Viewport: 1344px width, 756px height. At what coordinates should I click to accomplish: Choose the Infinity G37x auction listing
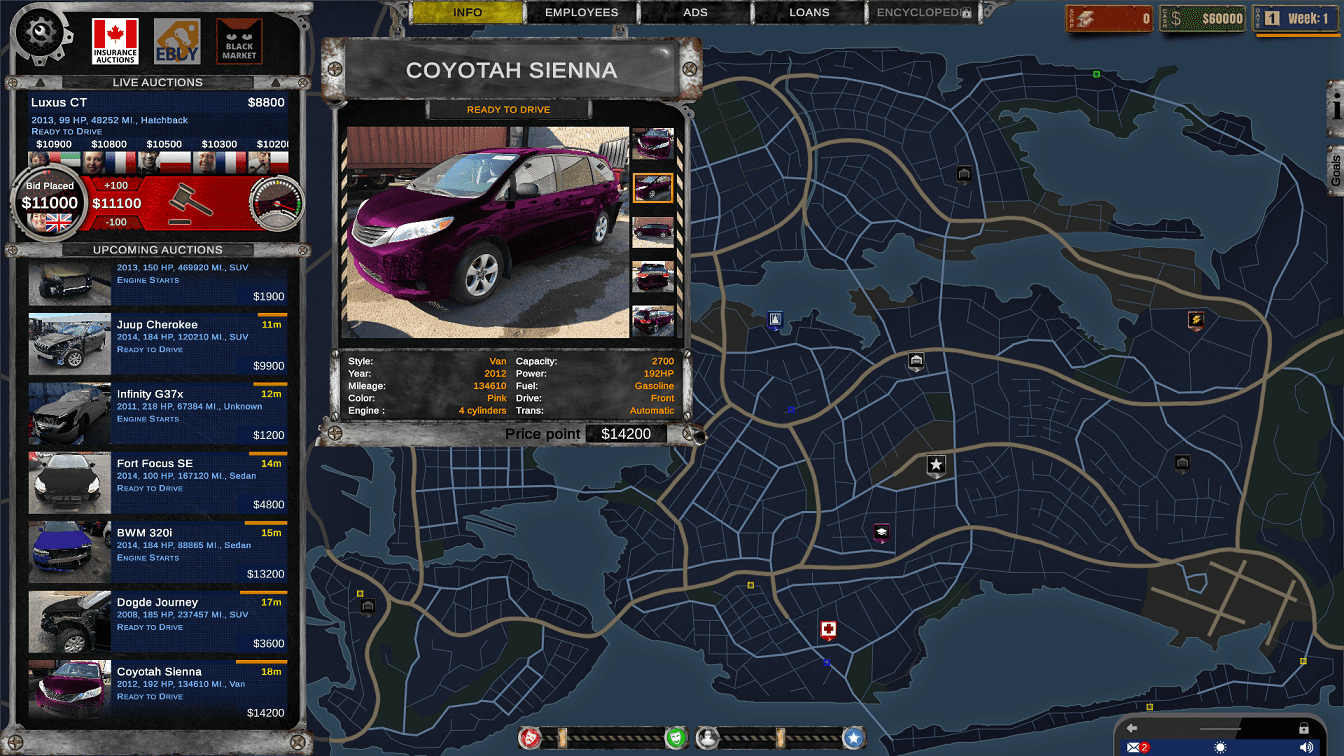pyautogui.click(x=157, y=412)
